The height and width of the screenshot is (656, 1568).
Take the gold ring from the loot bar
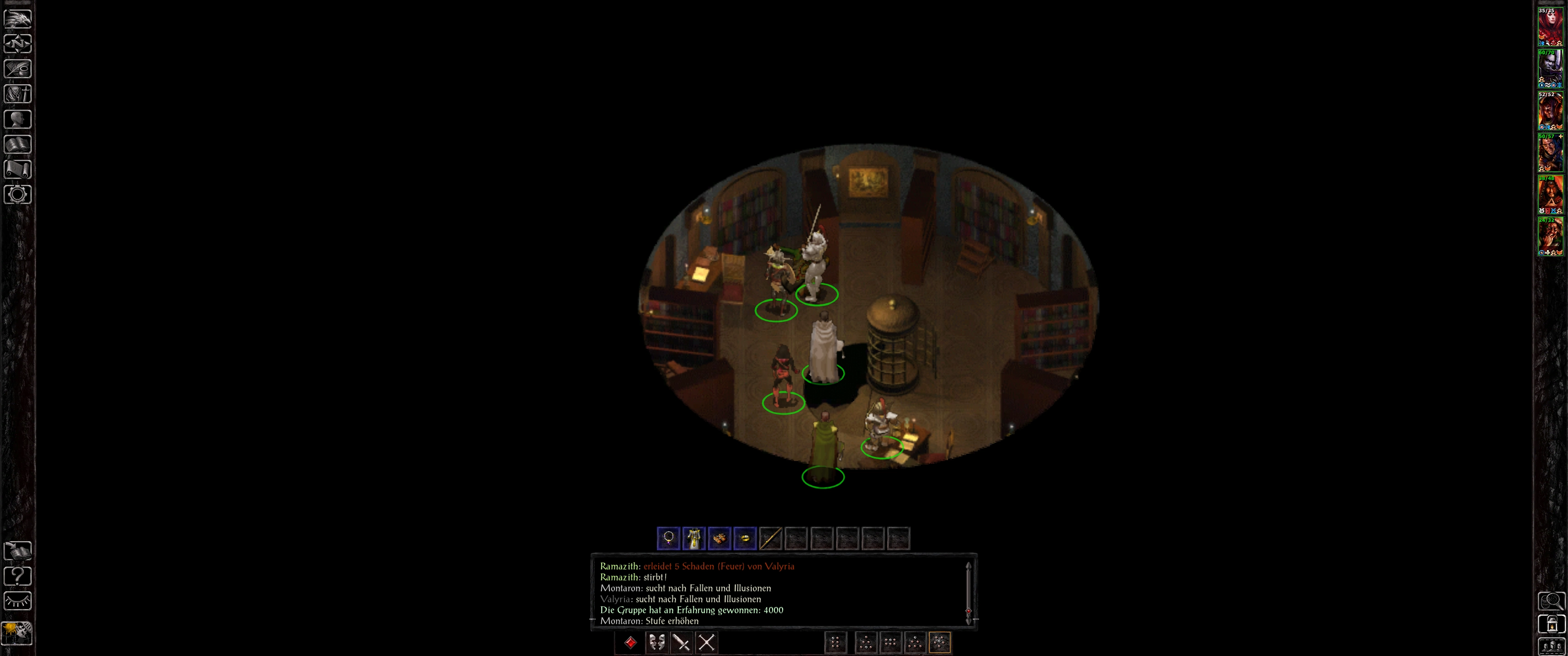coord(745,538)
